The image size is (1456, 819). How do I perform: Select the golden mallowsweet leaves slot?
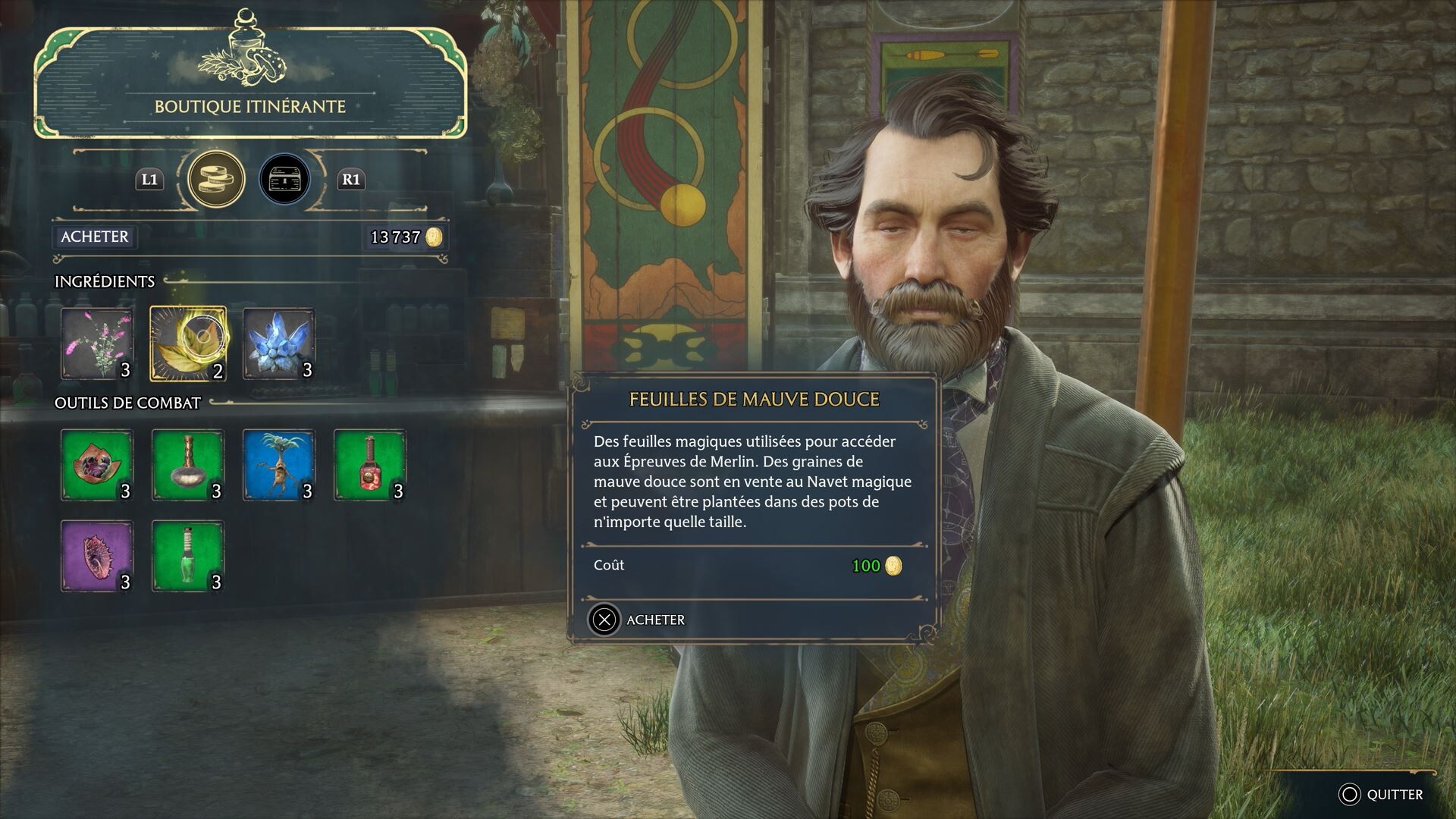coord(188,343)
